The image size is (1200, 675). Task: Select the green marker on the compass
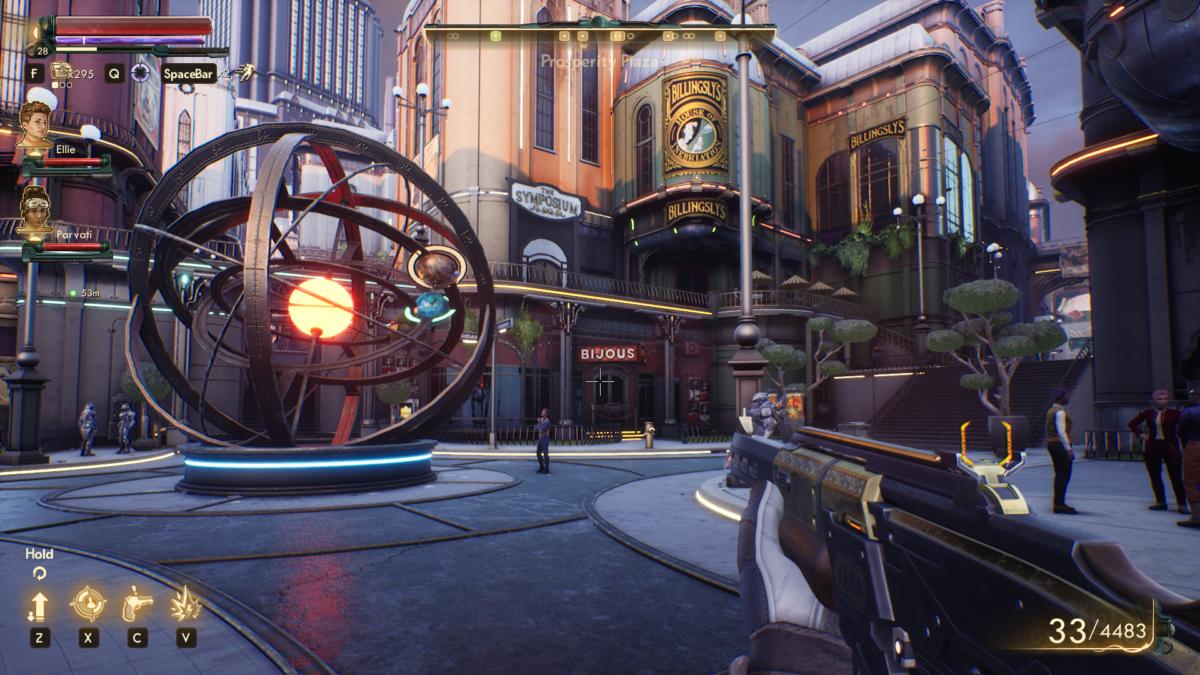[495, 36]
